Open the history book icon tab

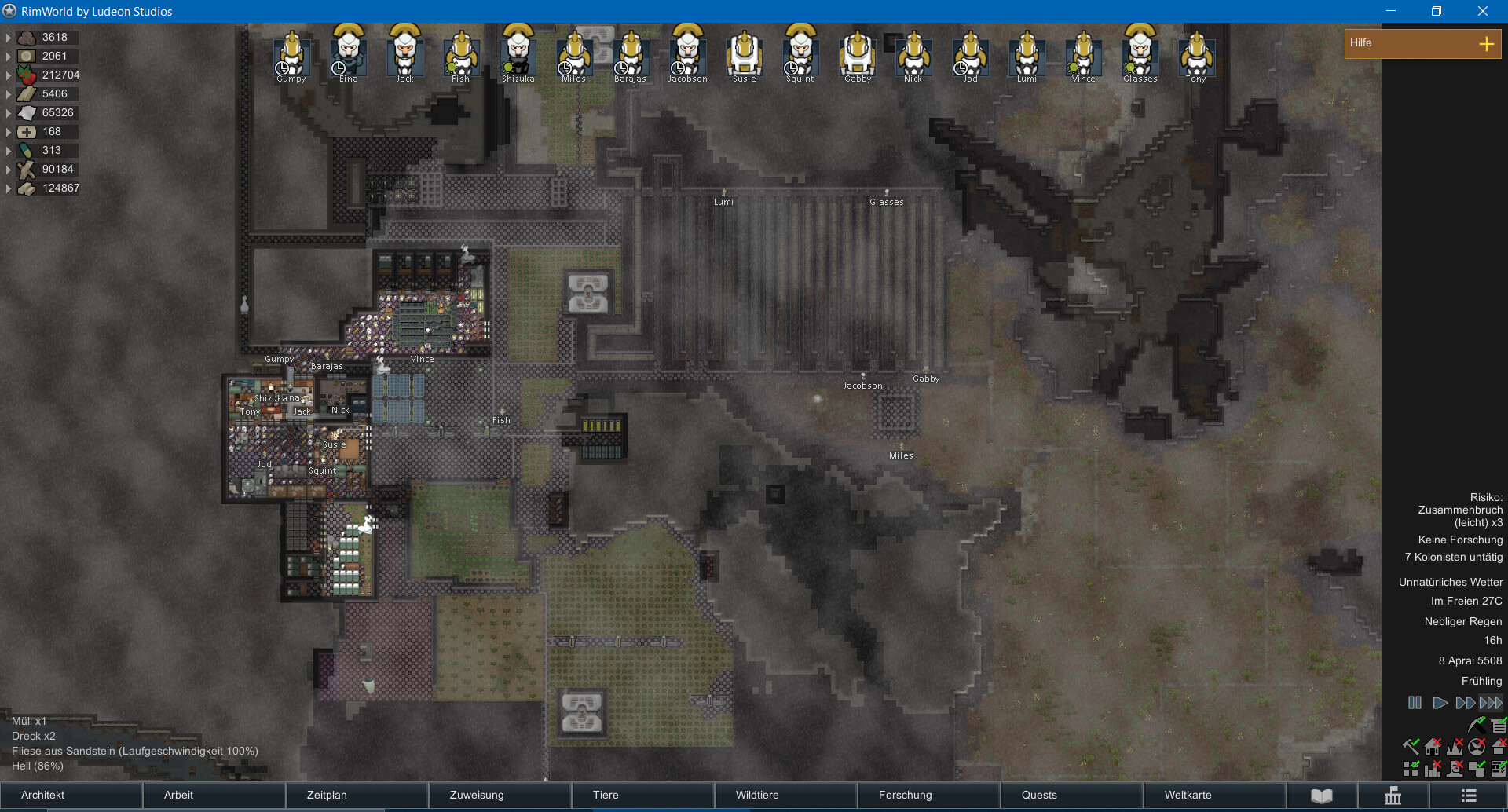1322,796
